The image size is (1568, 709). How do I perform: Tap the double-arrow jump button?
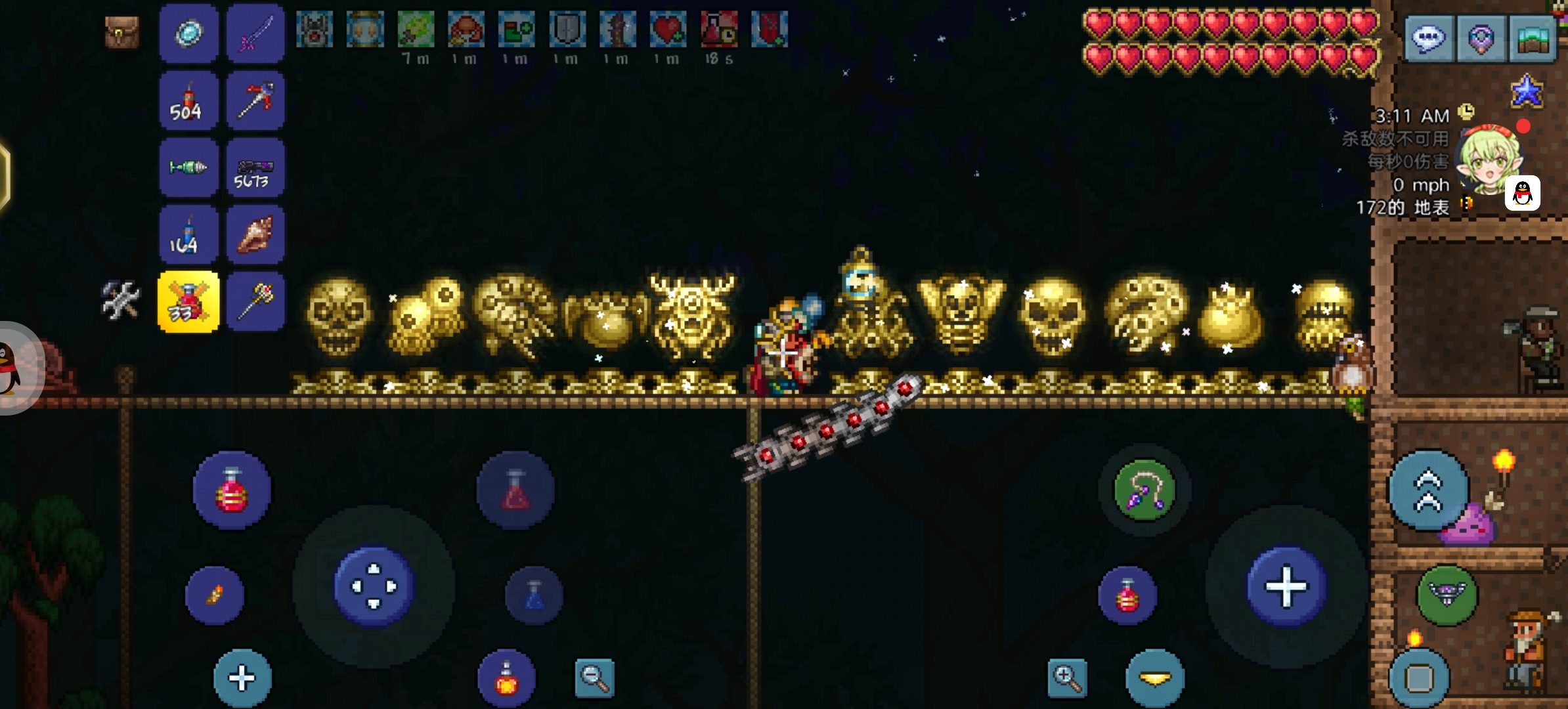(1428, 490)
